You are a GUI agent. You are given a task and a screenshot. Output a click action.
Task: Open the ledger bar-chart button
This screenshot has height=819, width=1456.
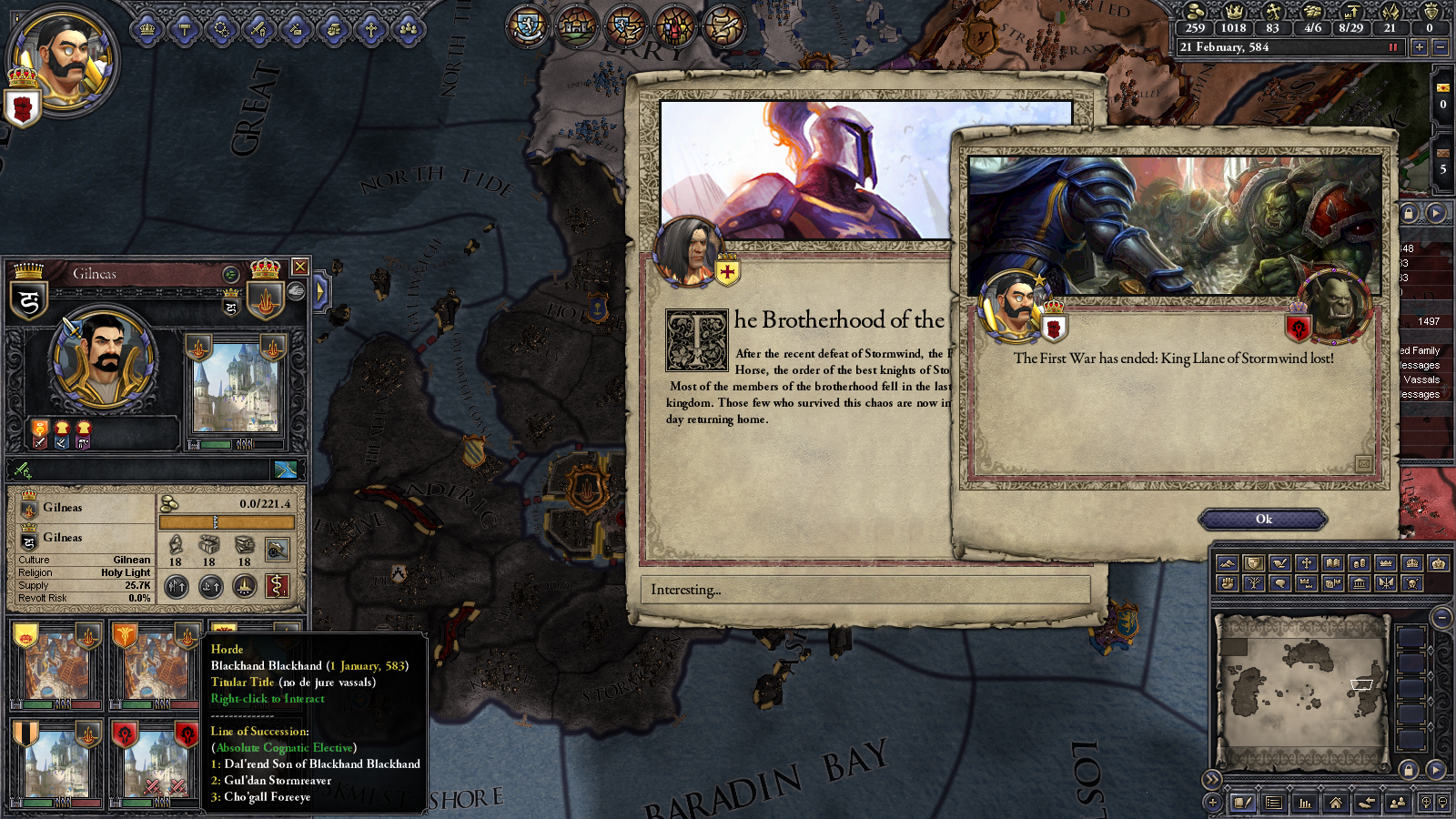coord(1305,803)
